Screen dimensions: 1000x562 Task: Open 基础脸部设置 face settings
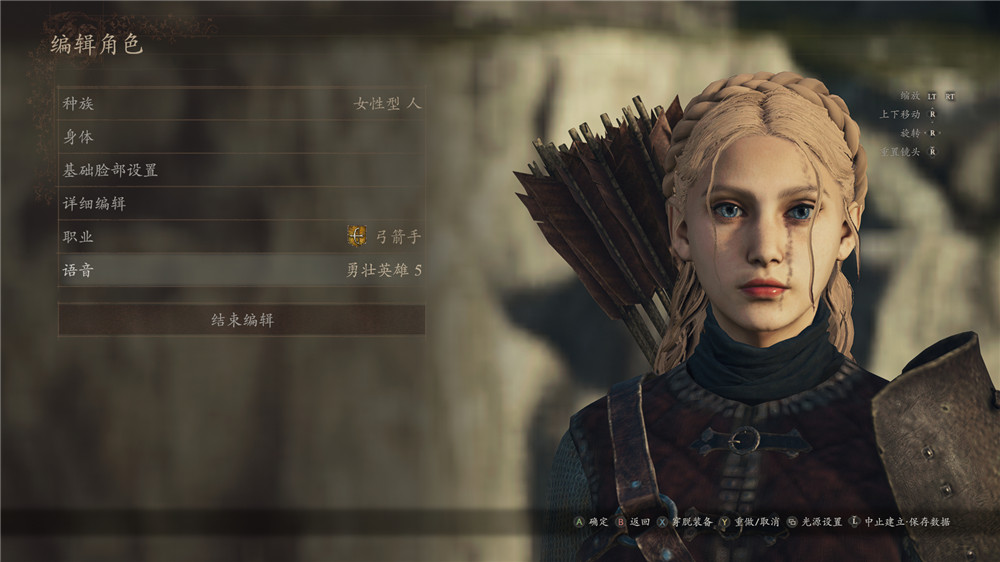click(x=241, y=170)
